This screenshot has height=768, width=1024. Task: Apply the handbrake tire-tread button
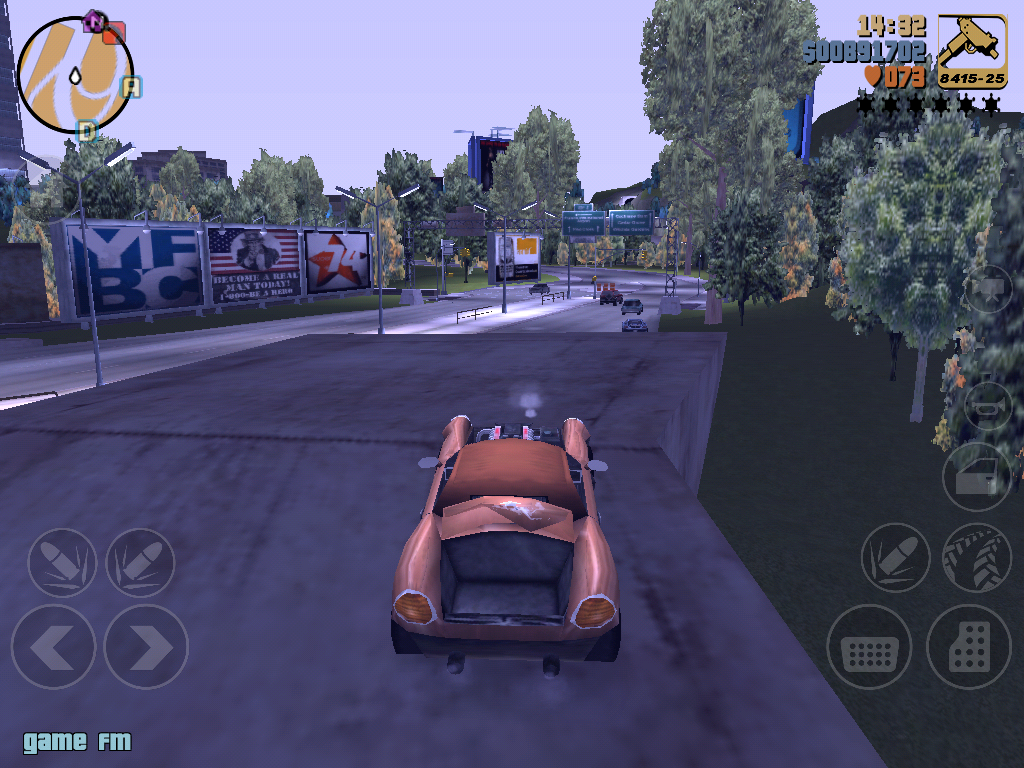coord(976,558)
